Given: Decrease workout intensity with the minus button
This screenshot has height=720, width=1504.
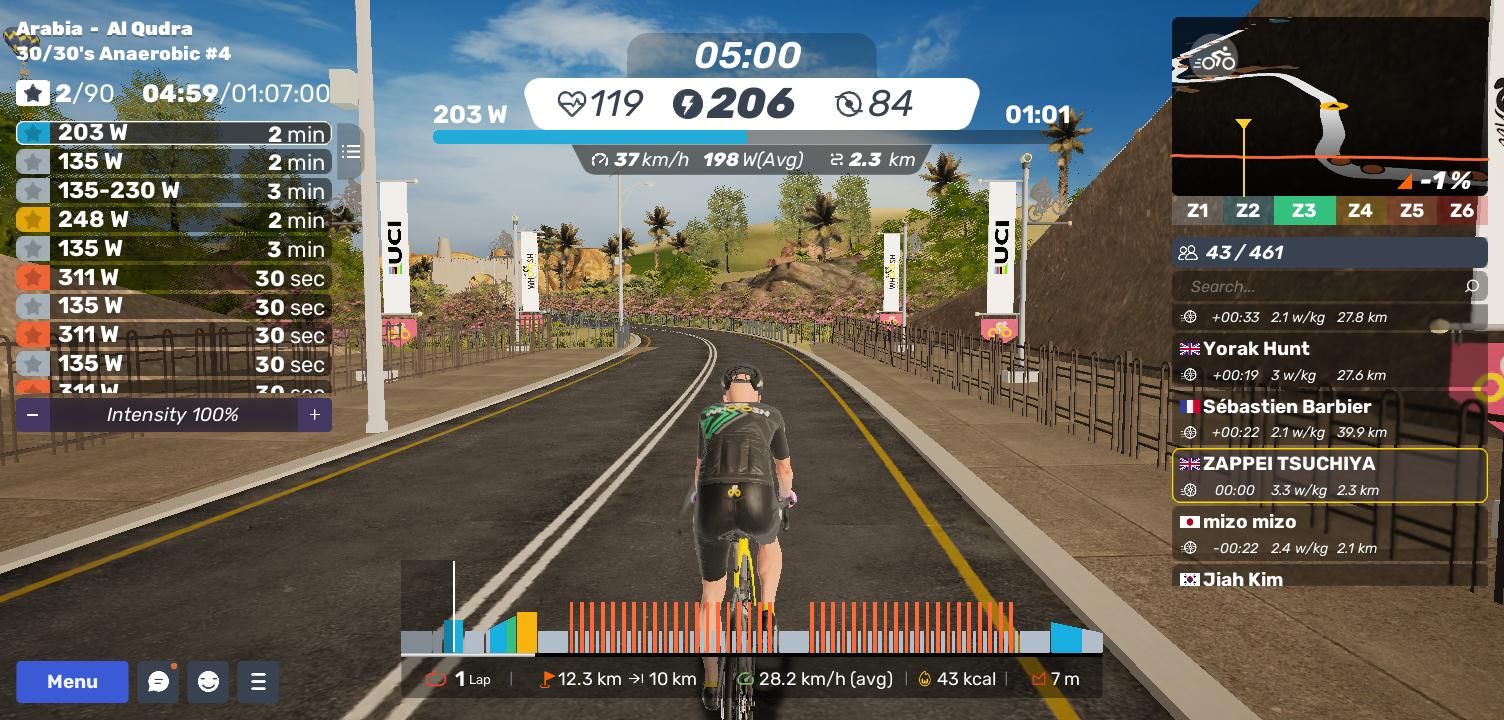Looking at the screenshot, I should 33,415.
